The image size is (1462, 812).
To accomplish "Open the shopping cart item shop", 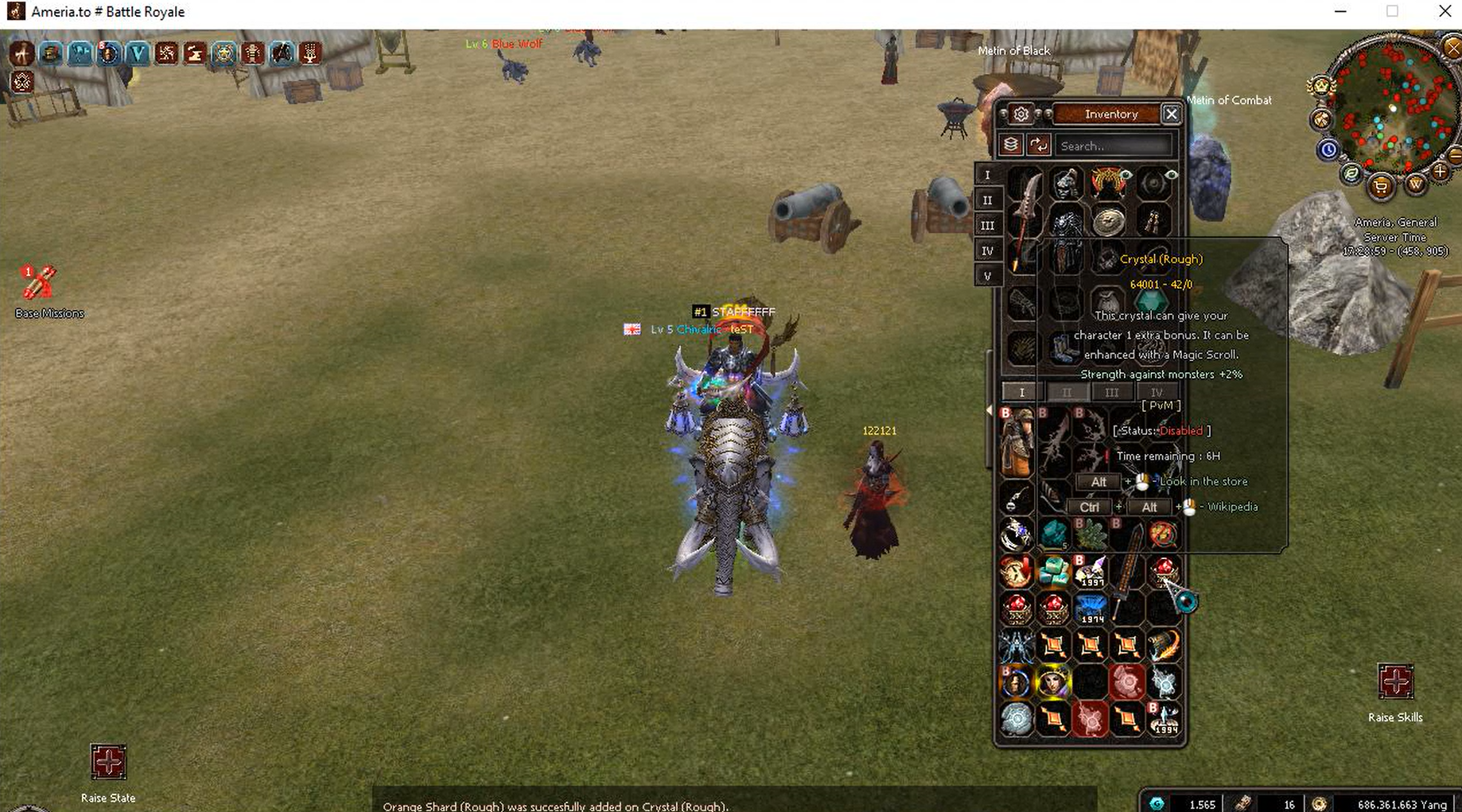I will pyautogui.click(x=1382, y=188).
